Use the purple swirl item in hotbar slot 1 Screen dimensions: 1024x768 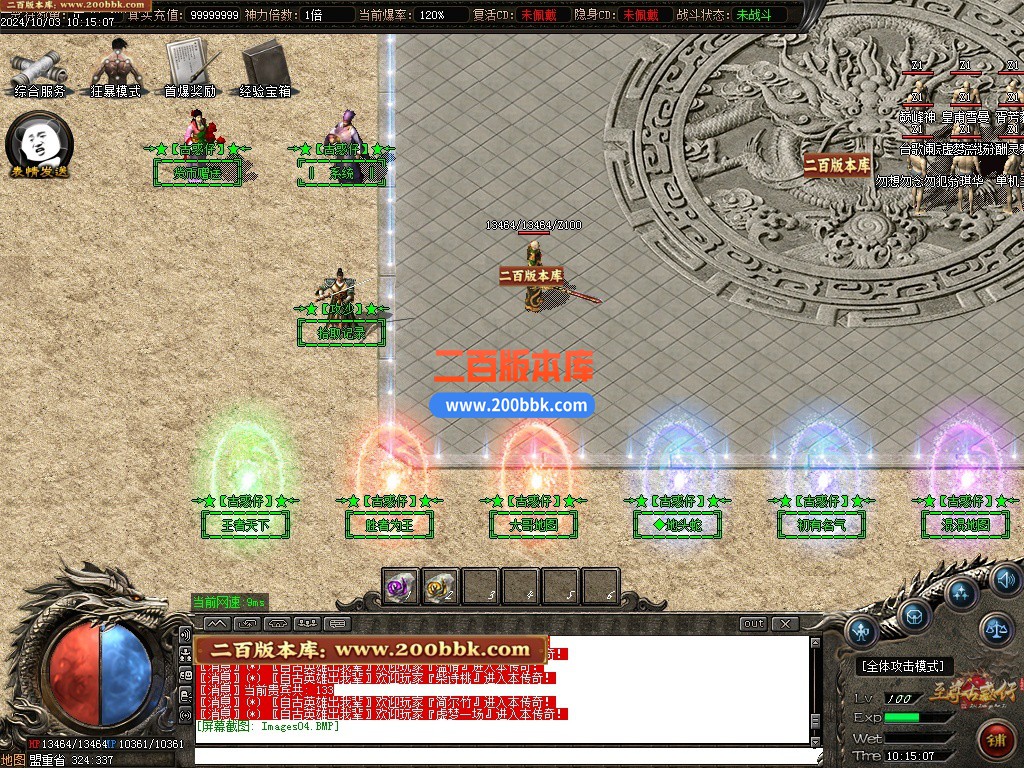pyautogui.click(x=401, y=587)
